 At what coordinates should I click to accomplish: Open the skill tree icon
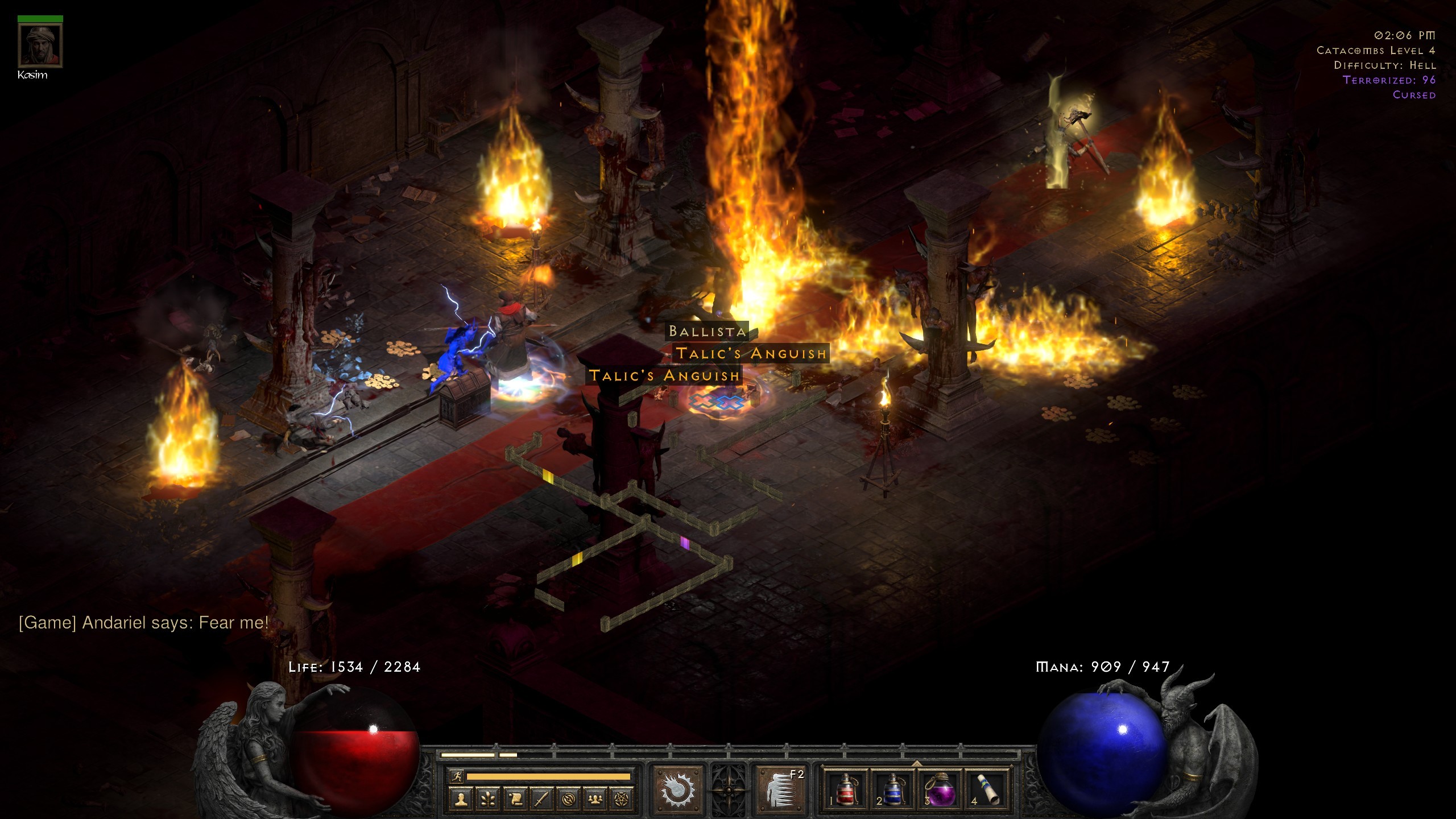click(488, 800)
